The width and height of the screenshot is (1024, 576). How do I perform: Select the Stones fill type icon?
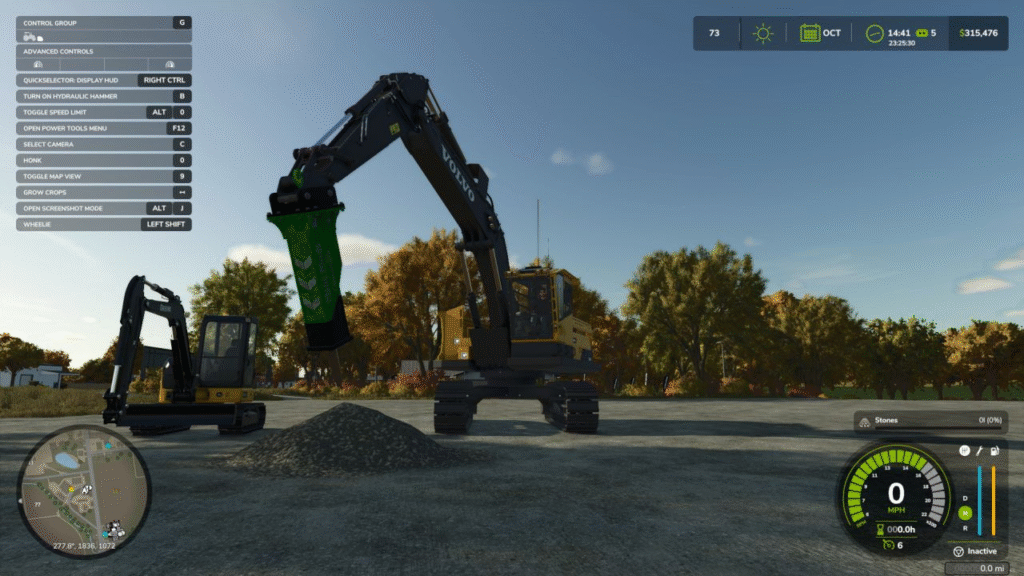tap(864, 422)
